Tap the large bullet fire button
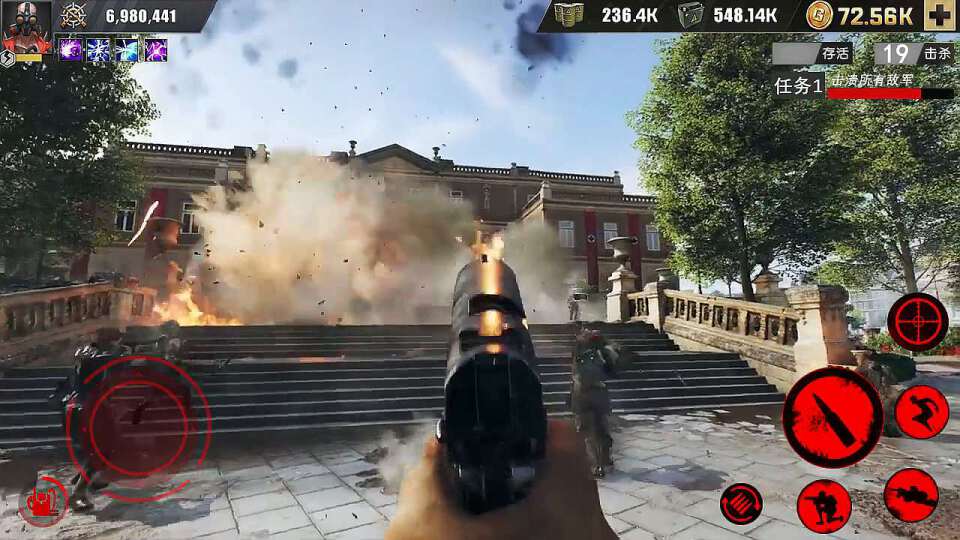Image resolution: width=960 pixels, height=540 pixels. coord(832,417)
